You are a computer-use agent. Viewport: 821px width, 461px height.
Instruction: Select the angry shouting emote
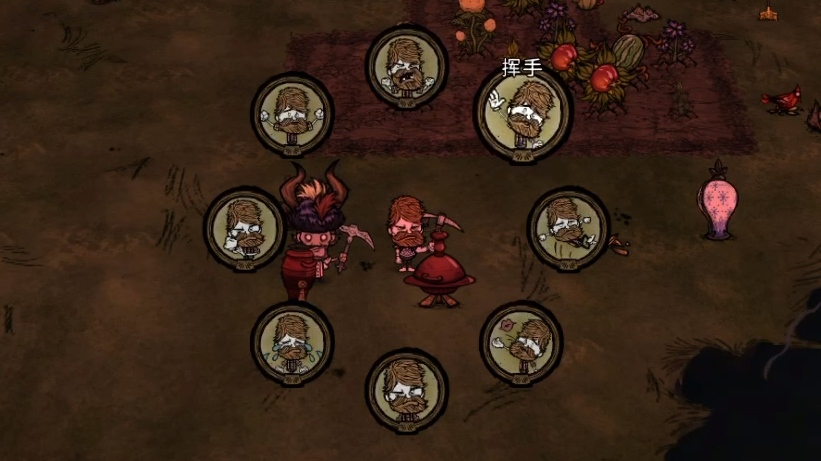406,65
